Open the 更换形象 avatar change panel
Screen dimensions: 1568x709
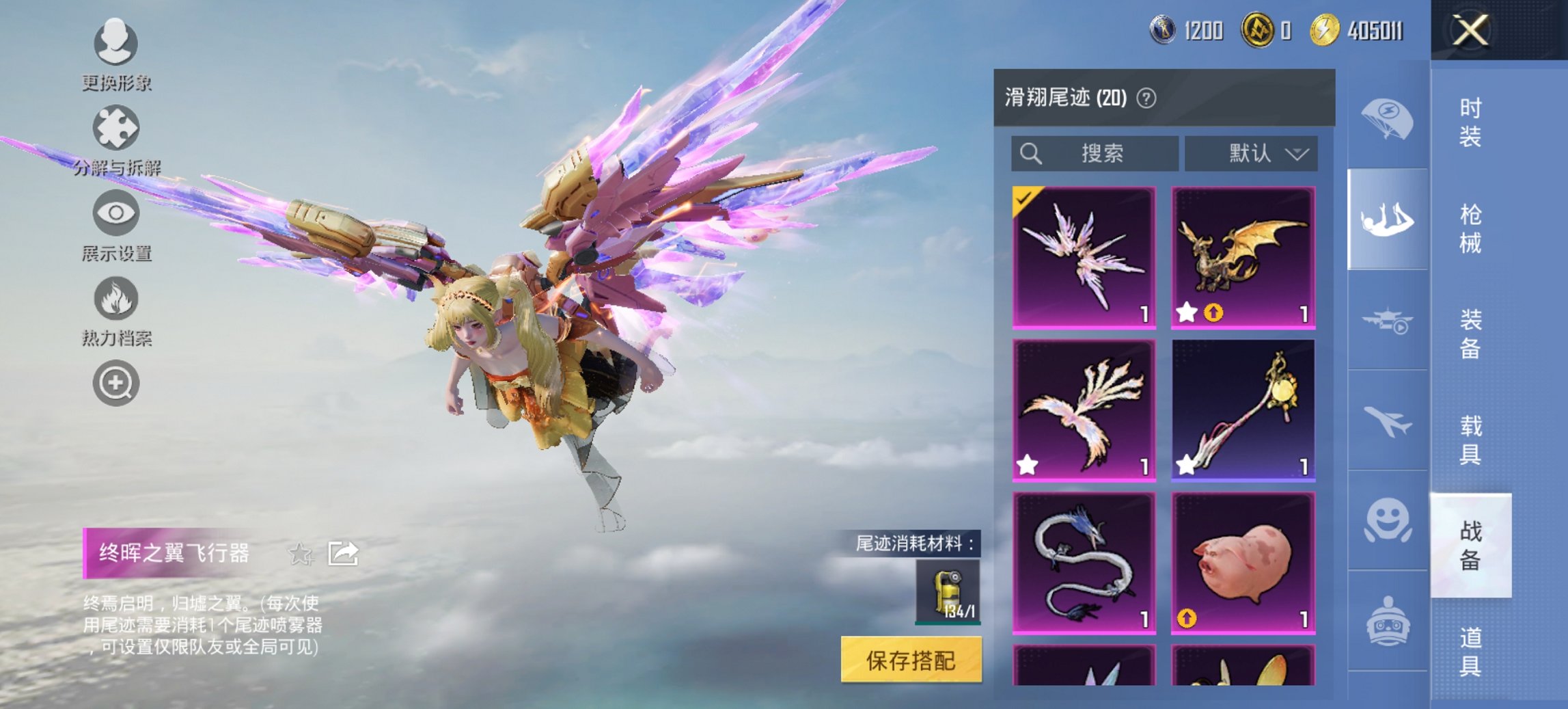[x=116, y=44]
